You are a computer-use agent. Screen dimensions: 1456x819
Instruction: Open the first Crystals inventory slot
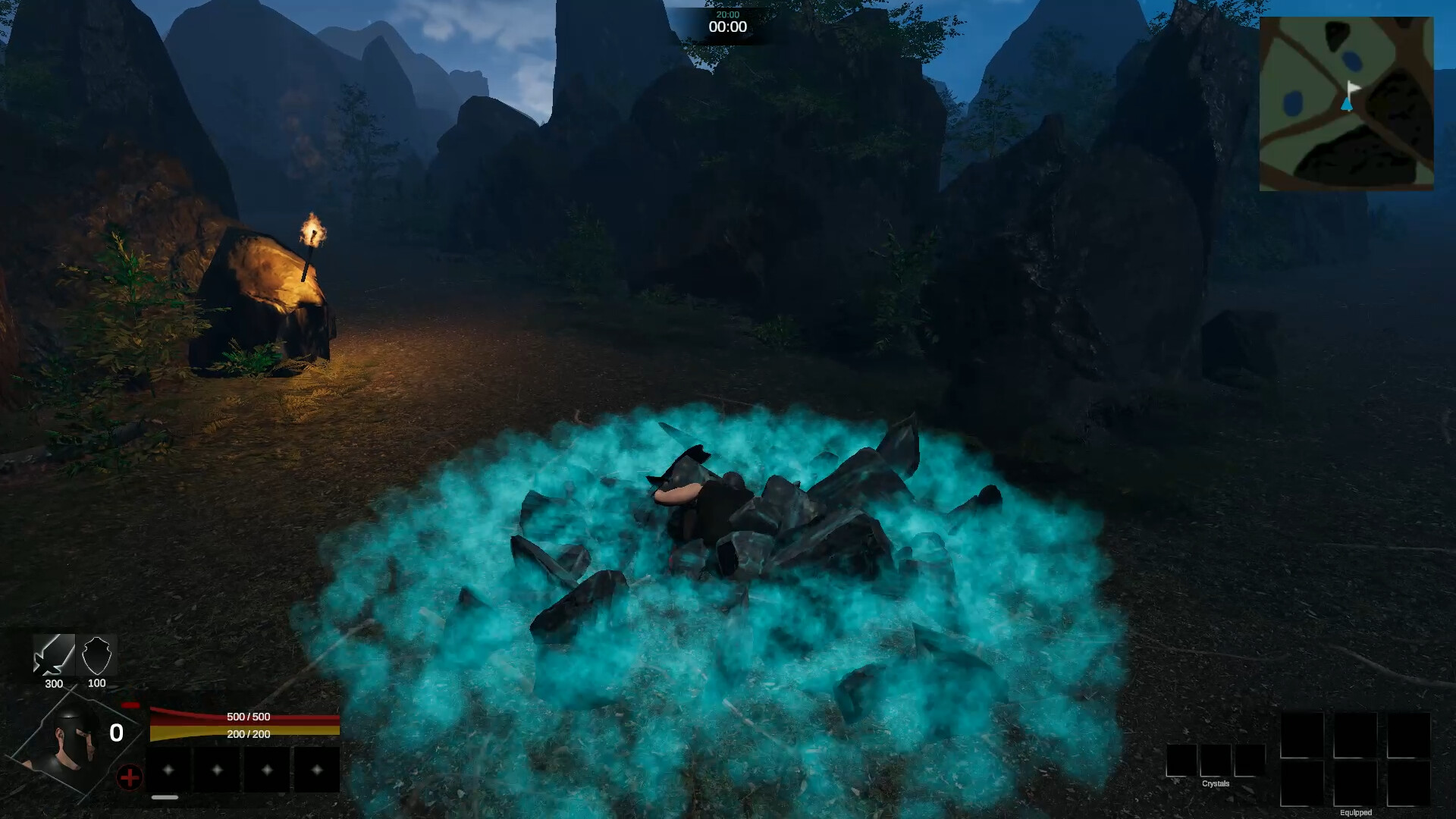pyautogui.click(x=1181, y=760)
